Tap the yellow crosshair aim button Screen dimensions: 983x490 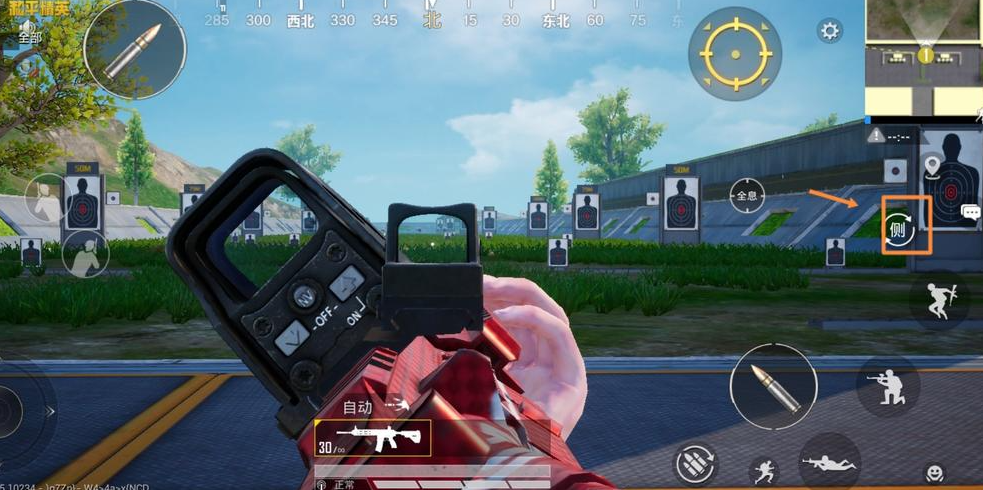point(734,51)
